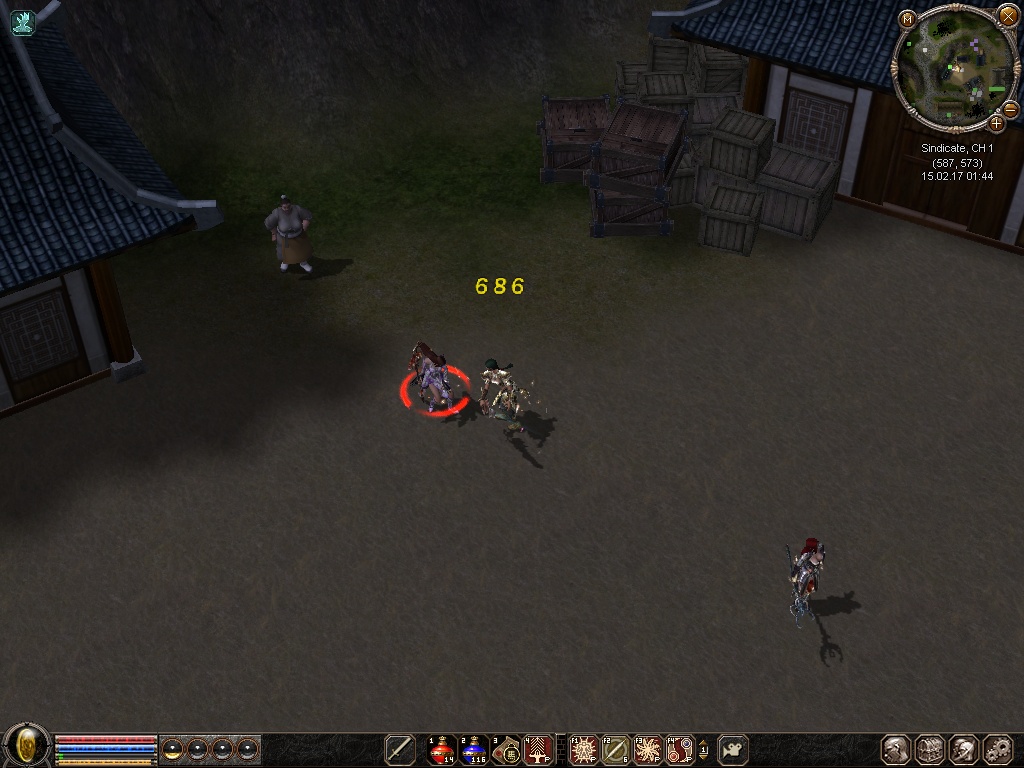Click the gold coin orb in the corner
Screen dimensions: 1024x768
click(x=27, y=746)
